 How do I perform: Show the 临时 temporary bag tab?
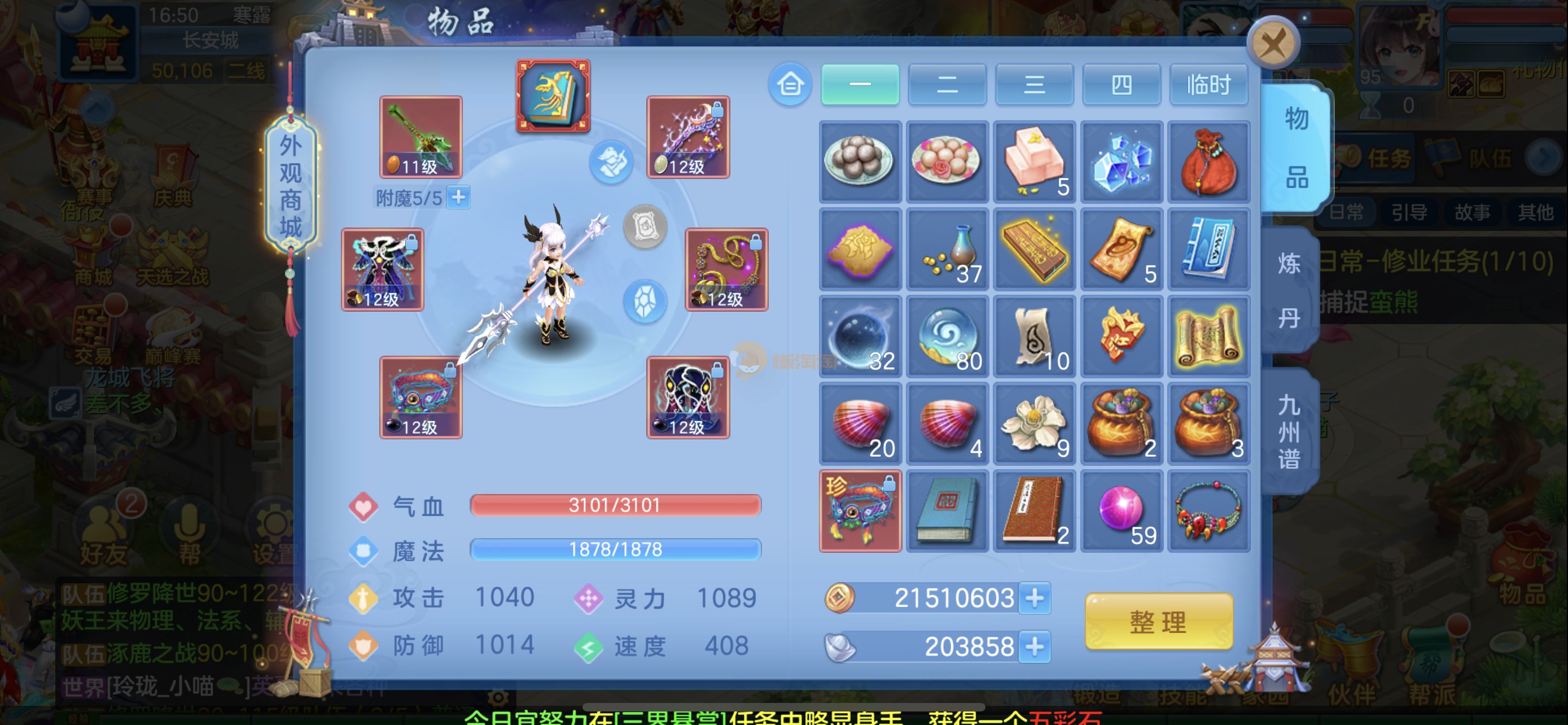1208,85
